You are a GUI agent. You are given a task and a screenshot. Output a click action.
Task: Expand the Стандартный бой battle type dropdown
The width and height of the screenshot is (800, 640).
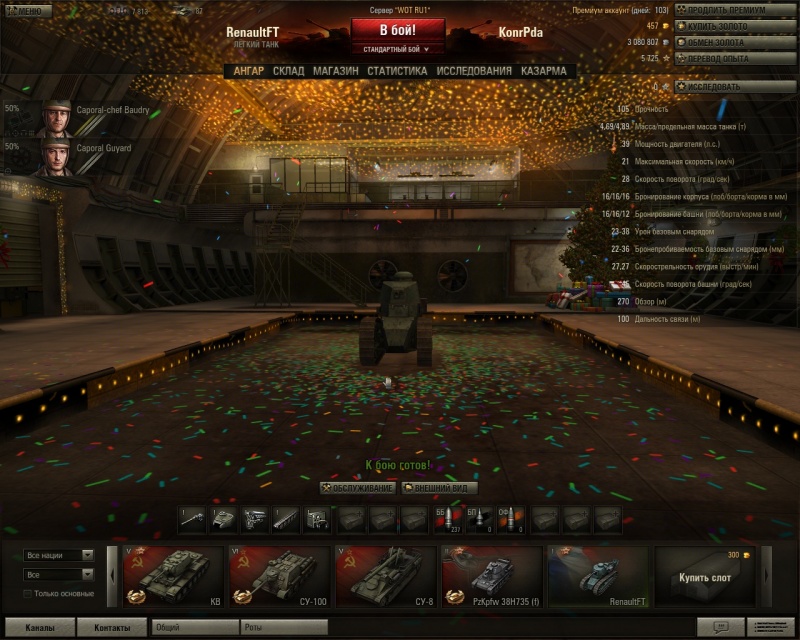point(397,48)
